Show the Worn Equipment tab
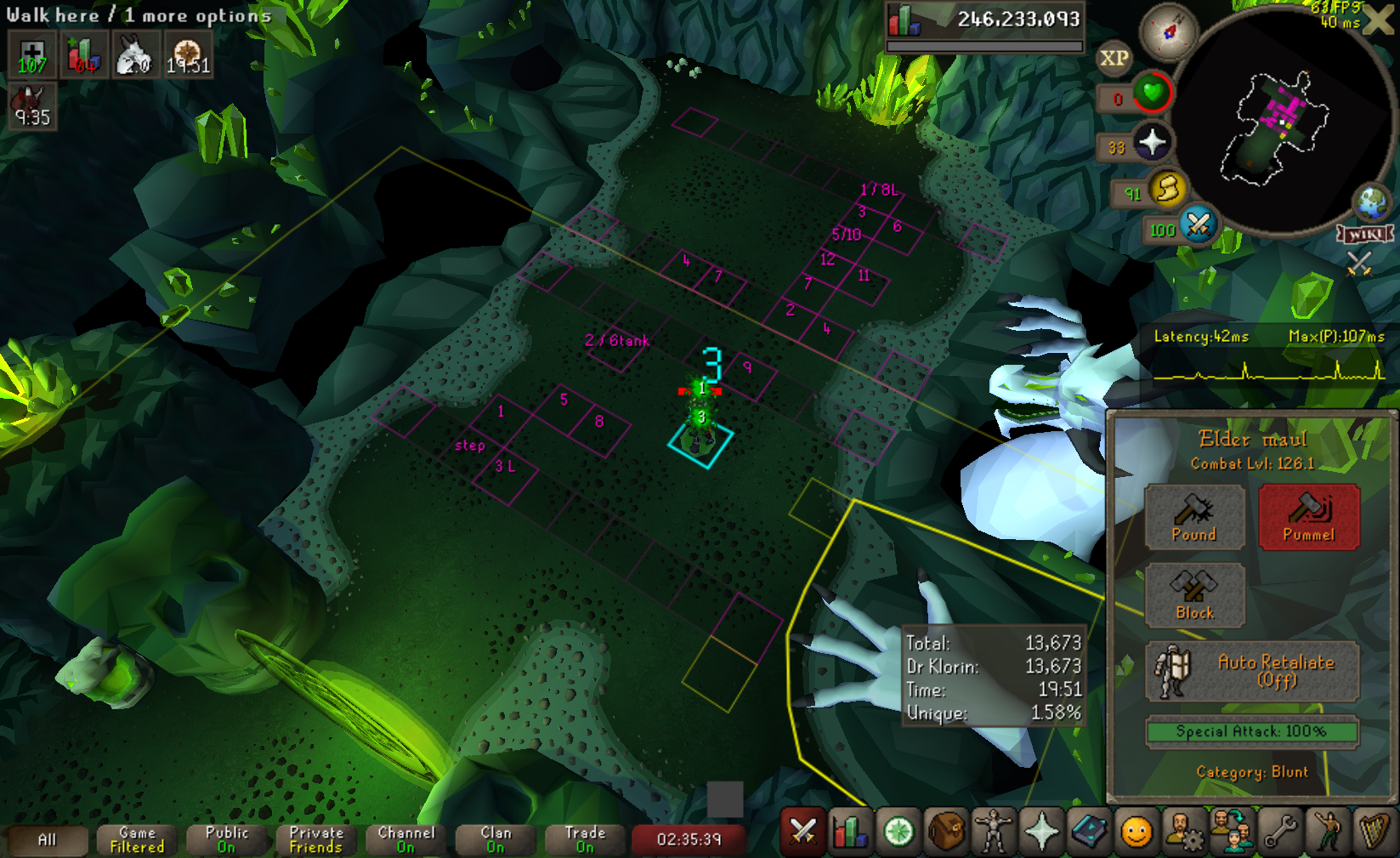1400x858 pixels. (994, 832)
